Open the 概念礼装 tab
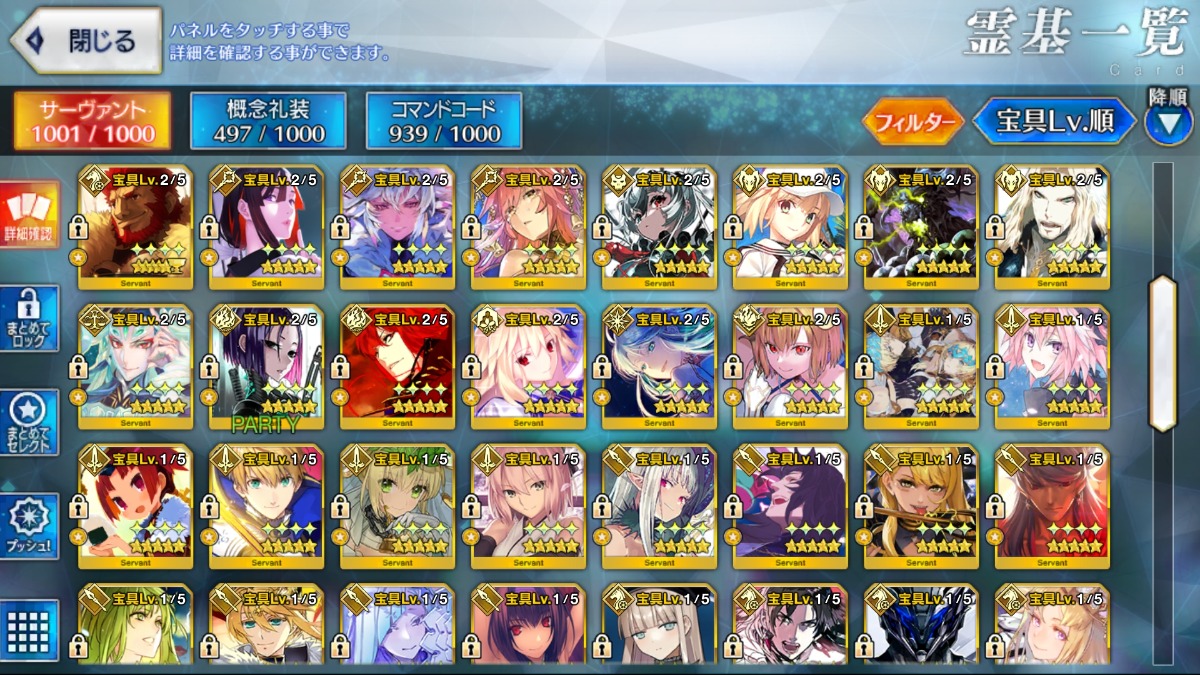 268,121
